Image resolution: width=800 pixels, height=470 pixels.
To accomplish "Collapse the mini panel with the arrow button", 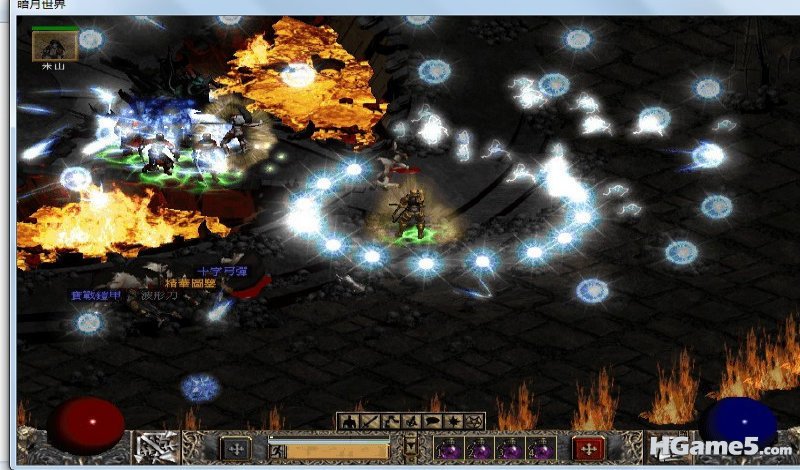I will tap(410, 446).
